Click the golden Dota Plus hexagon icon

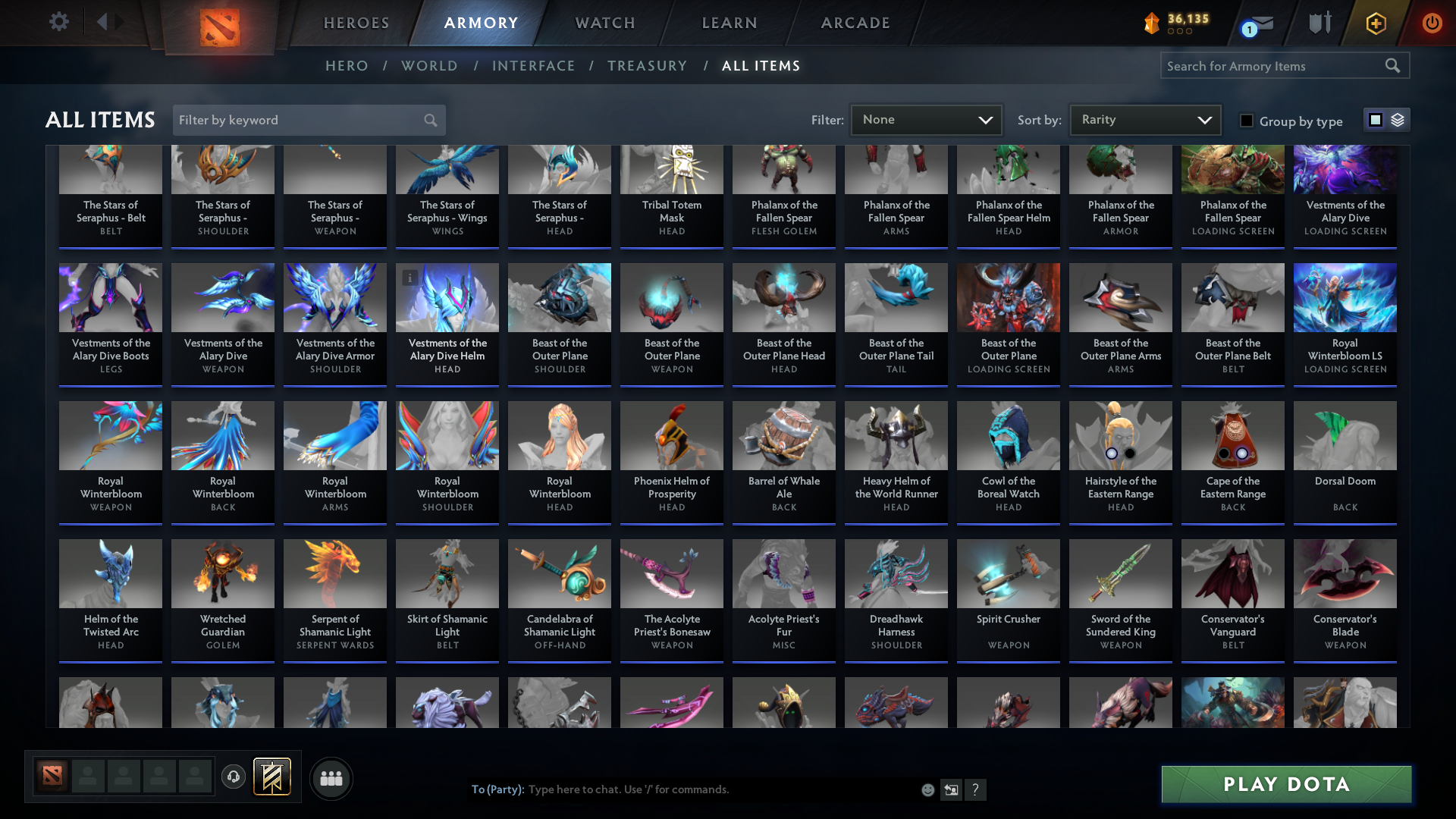[1376, 22]
